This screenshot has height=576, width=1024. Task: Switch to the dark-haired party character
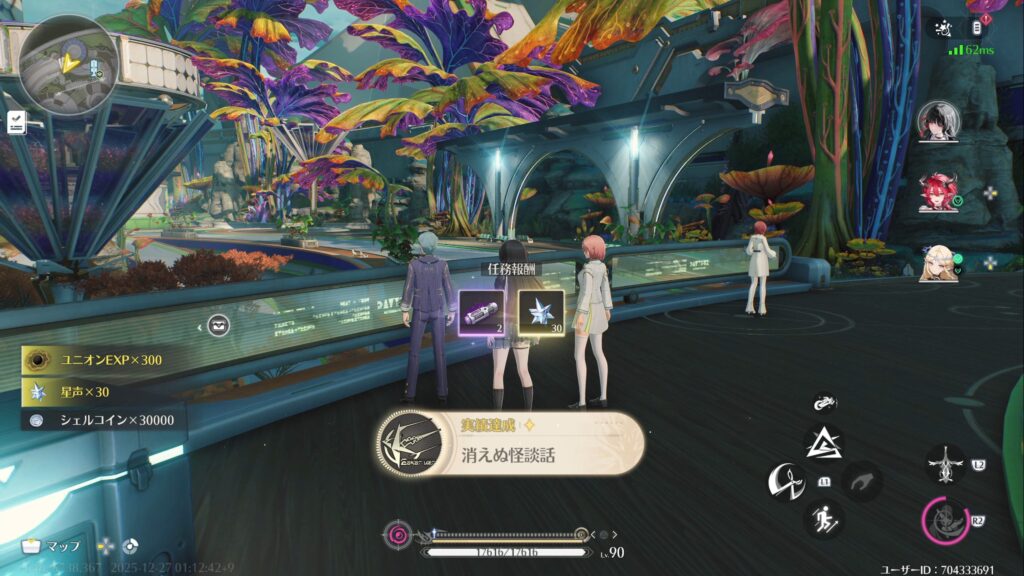pyautogui.click(x=938, y=120)
